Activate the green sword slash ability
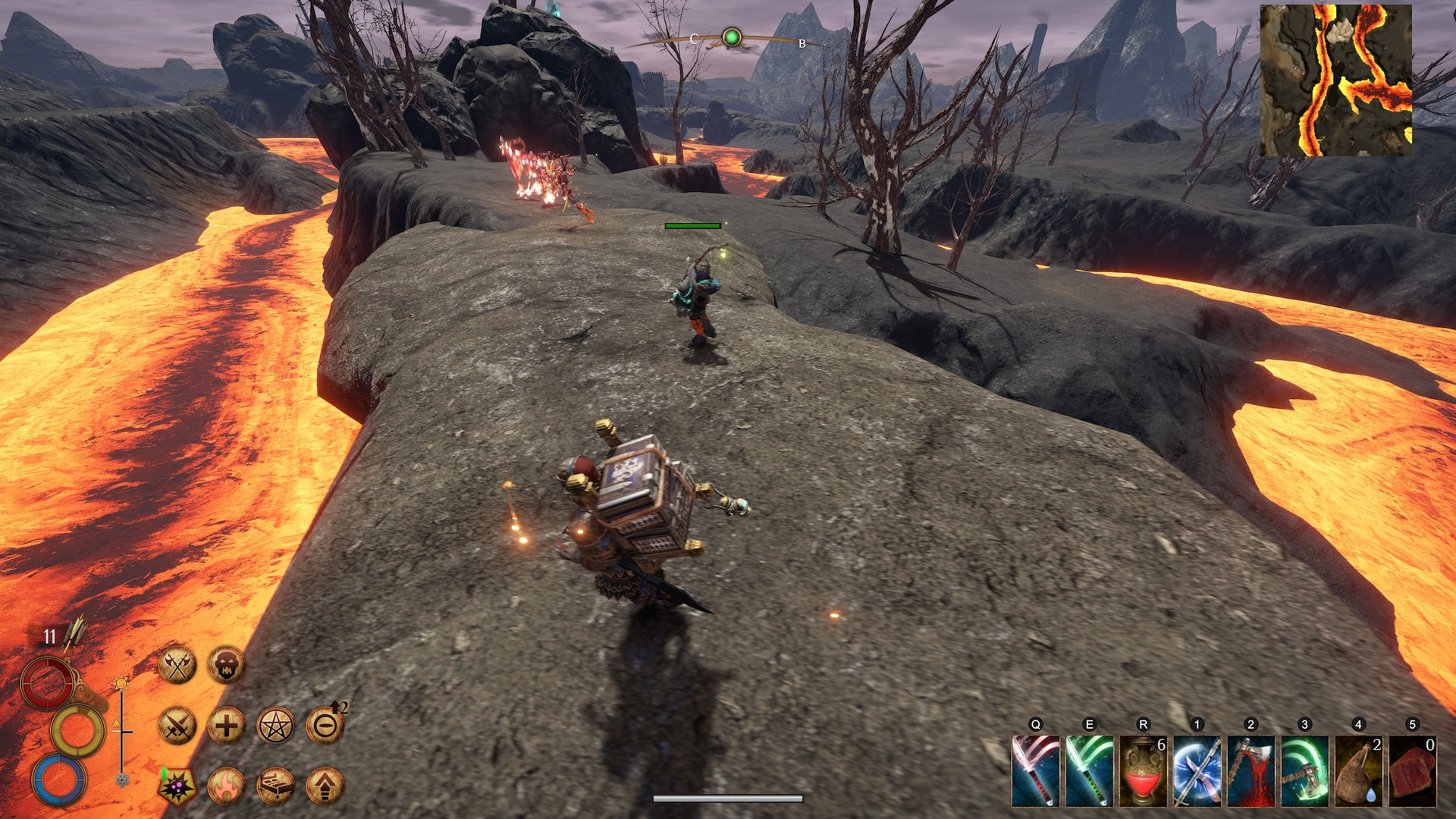 [x=1089, y=770]
